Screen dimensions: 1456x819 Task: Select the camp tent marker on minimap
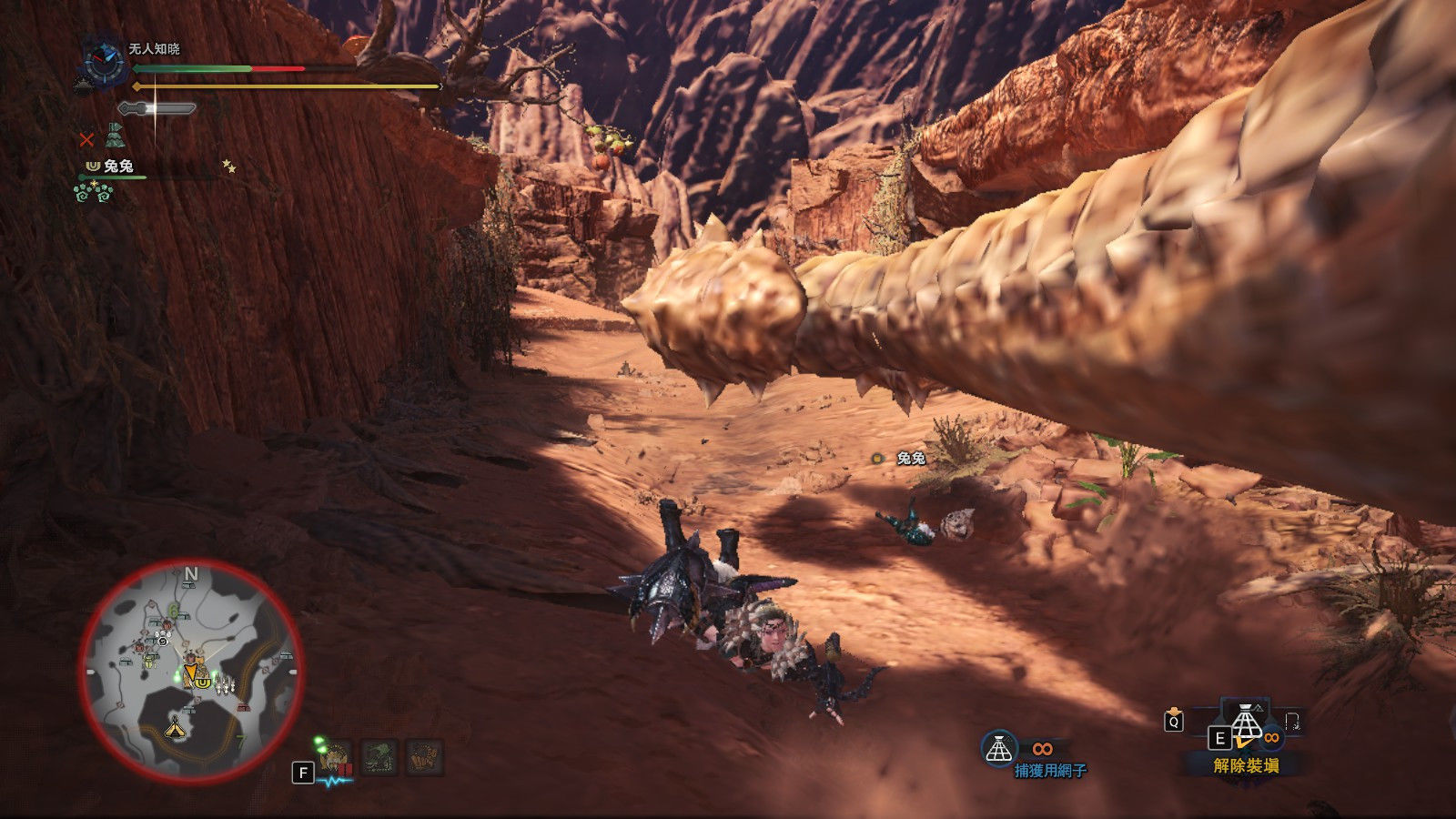[175, 727]
